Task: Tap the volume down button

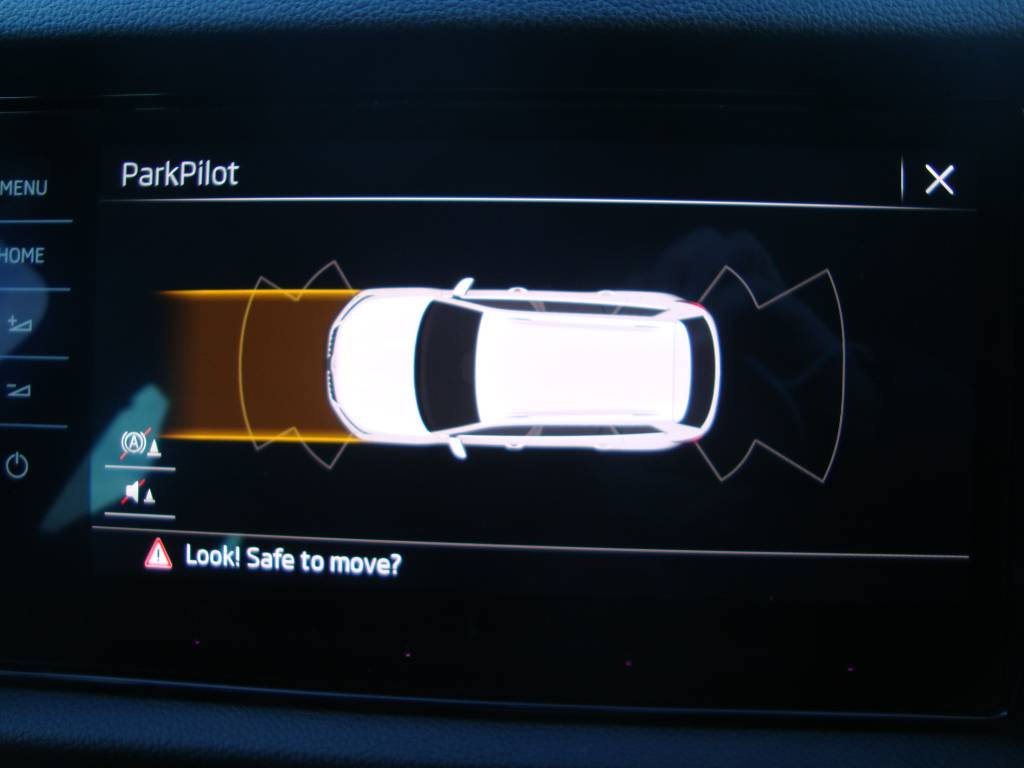Action: click(x=19, y=390)
